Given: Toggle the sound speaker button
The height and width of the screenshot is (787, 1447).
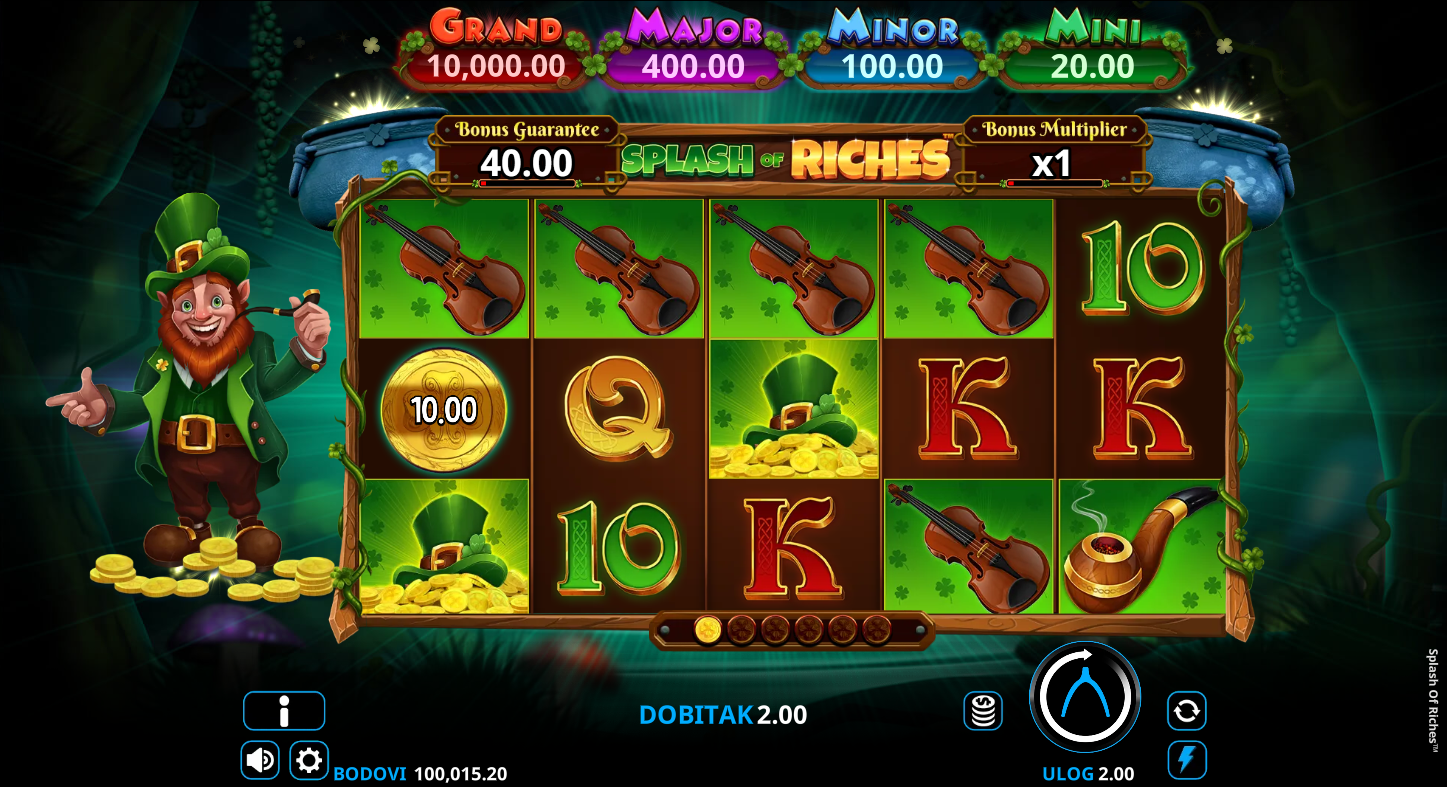Looking at the screenshot, I should coord(260,760).
